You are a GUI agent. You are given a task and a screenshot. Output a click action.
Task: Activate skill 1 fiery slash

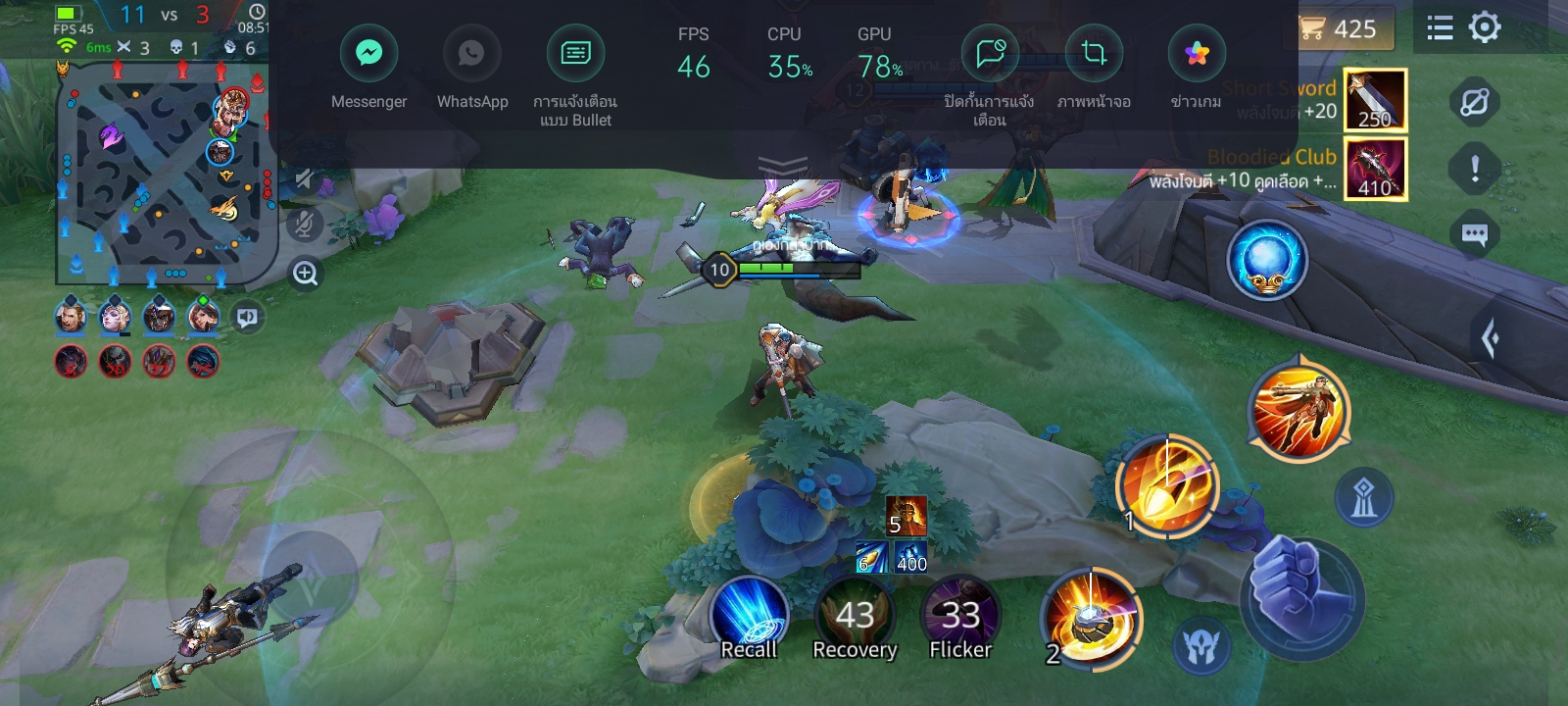(x=1166, y=484)
